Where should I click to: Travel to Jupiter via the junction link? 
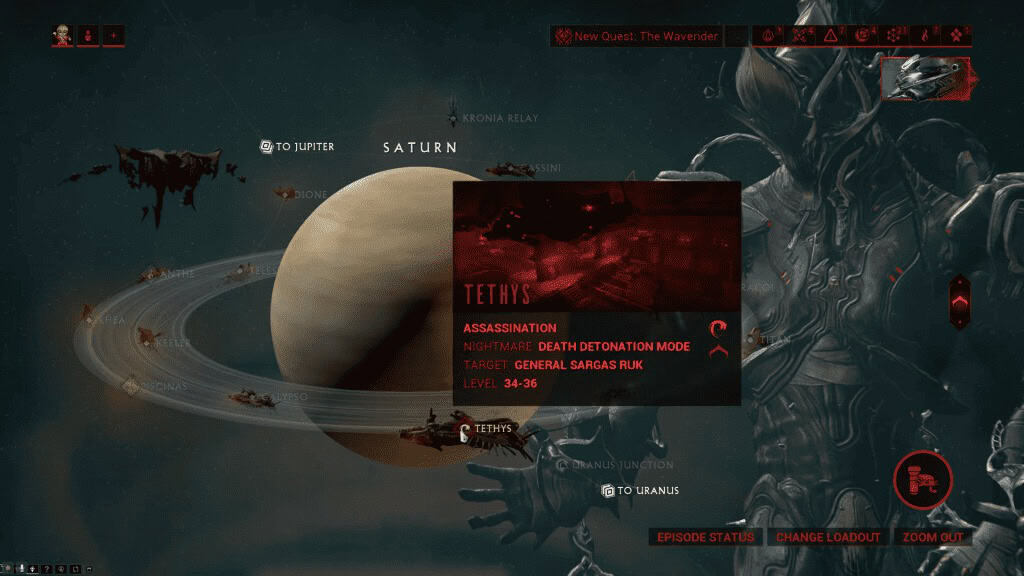pos(298,147)
